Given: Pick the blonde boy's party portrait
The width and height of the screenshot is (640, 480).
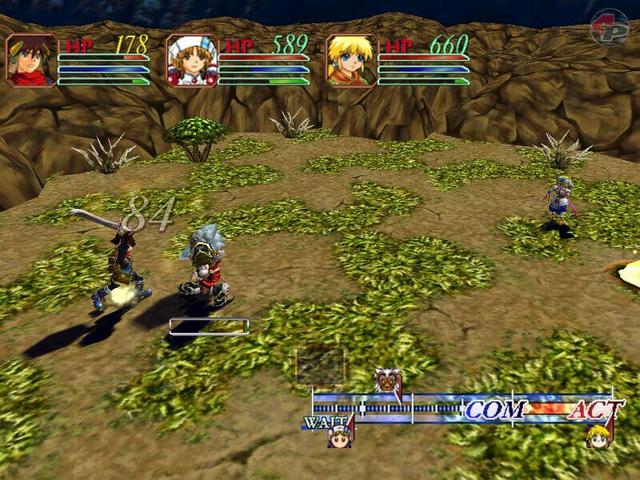Looking at the screenshot, I should [352, 61].
